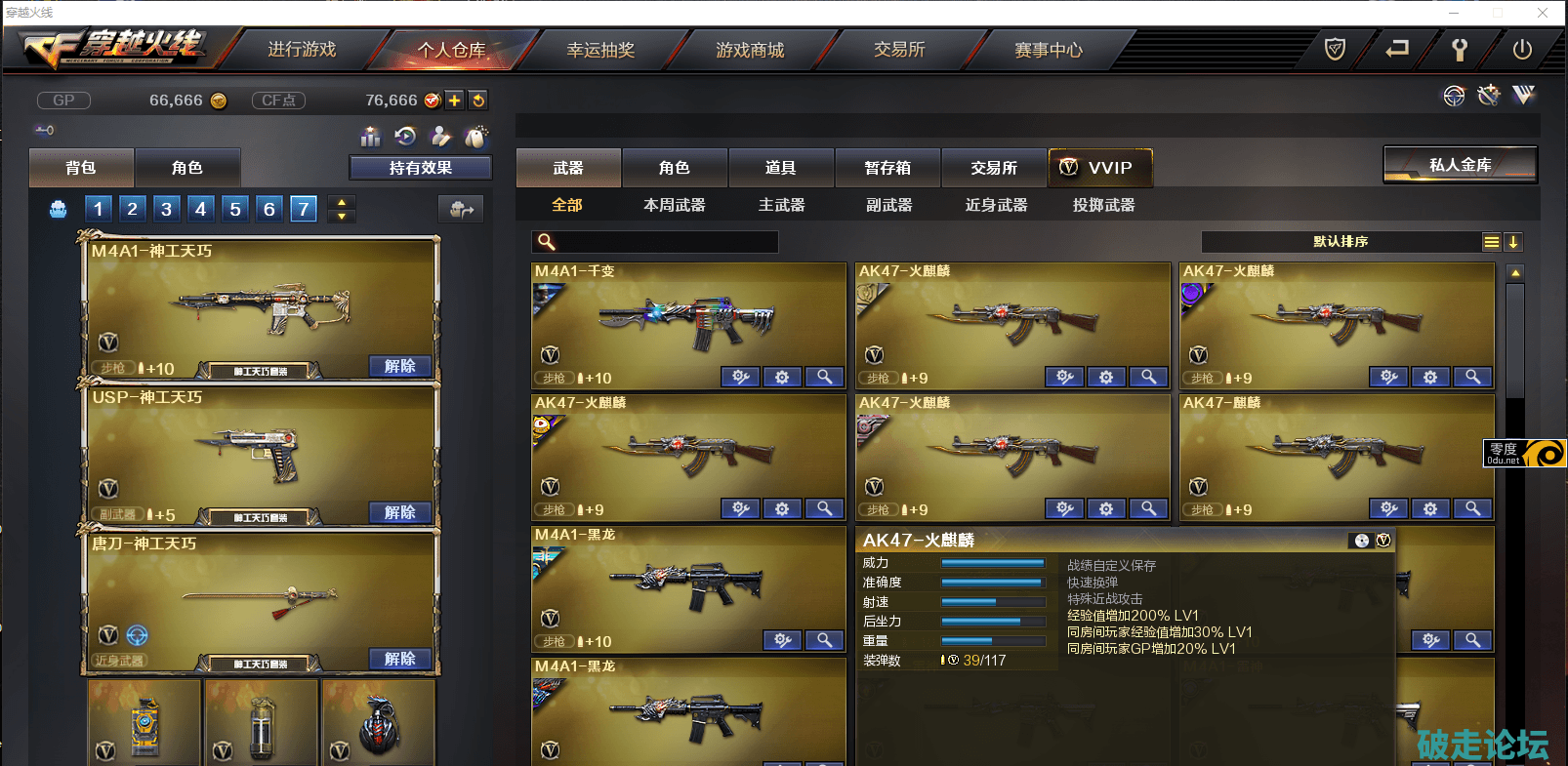Switch to the 道具 items tab
The height and width of the screenshot is (766, 1568).
point(781,168)
